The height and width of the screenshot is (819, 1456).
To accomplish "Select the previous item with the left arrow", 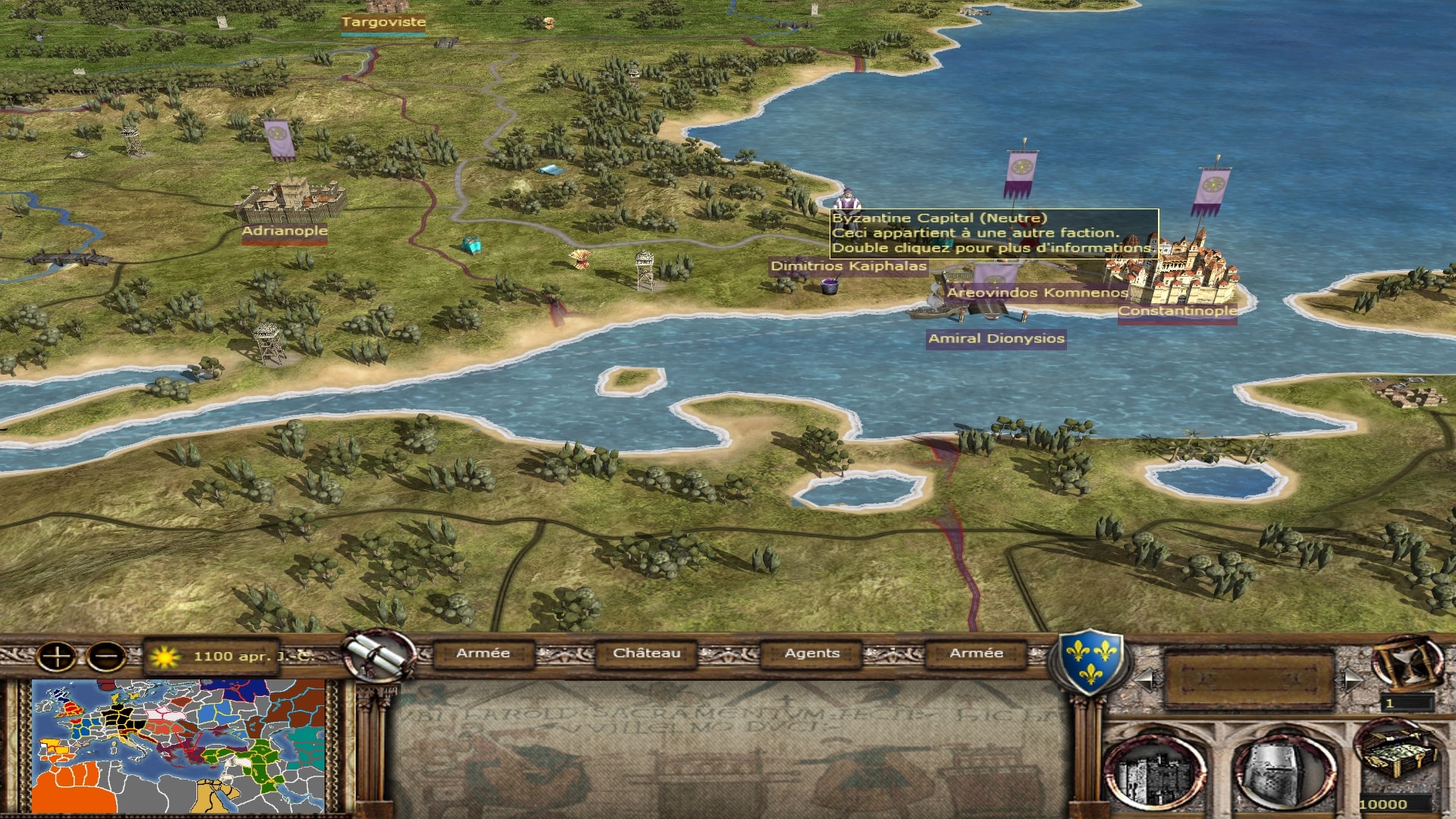I will pyautogui.click(x=1145, y=679).
